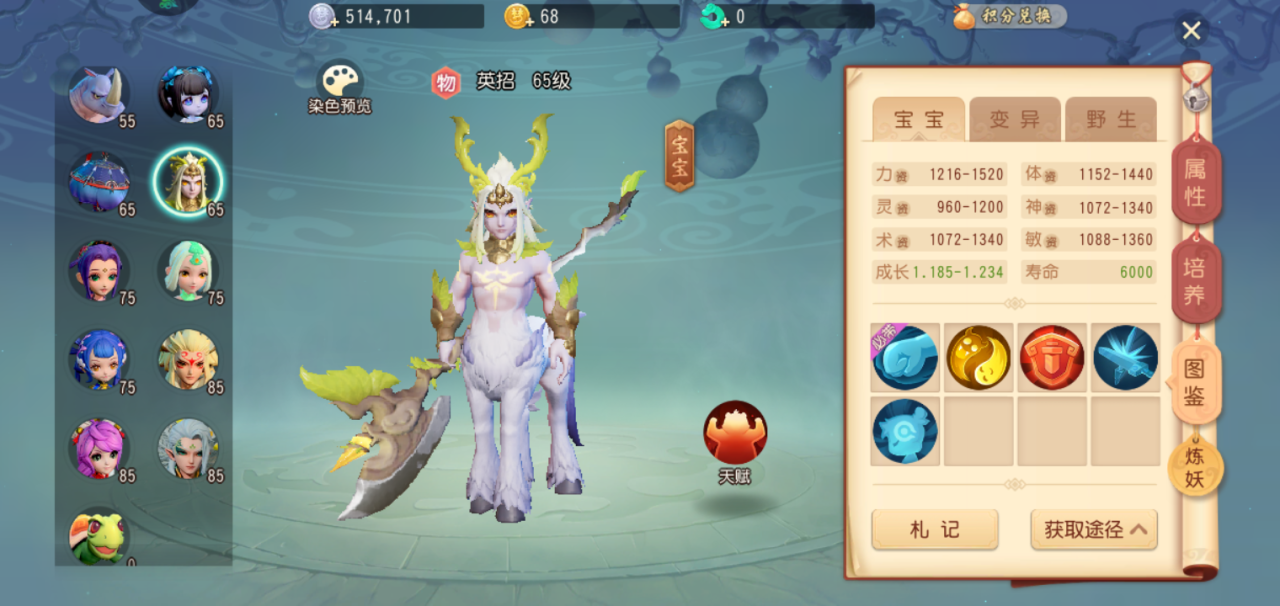
Task: Inspect the yellow yin-yang skill icon
Action: (x=979, y=358)
